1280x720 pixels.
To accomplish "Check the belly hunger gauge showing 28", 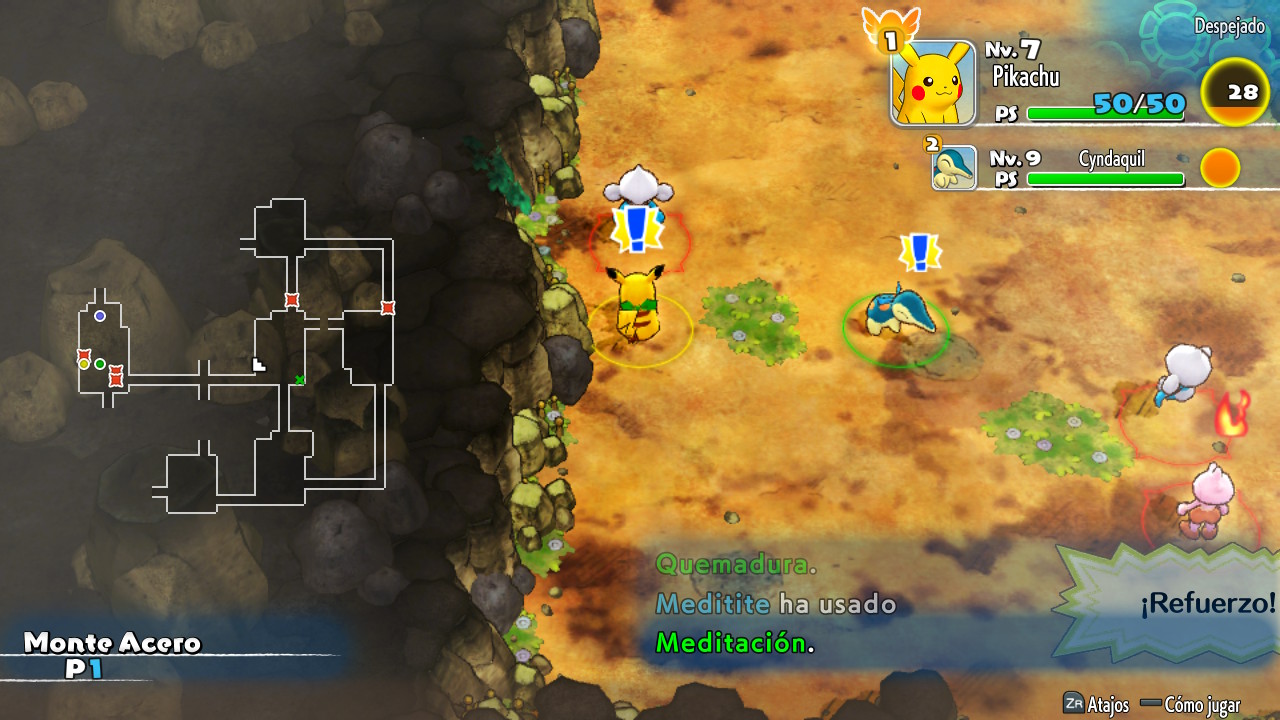I will (1241, 92).
